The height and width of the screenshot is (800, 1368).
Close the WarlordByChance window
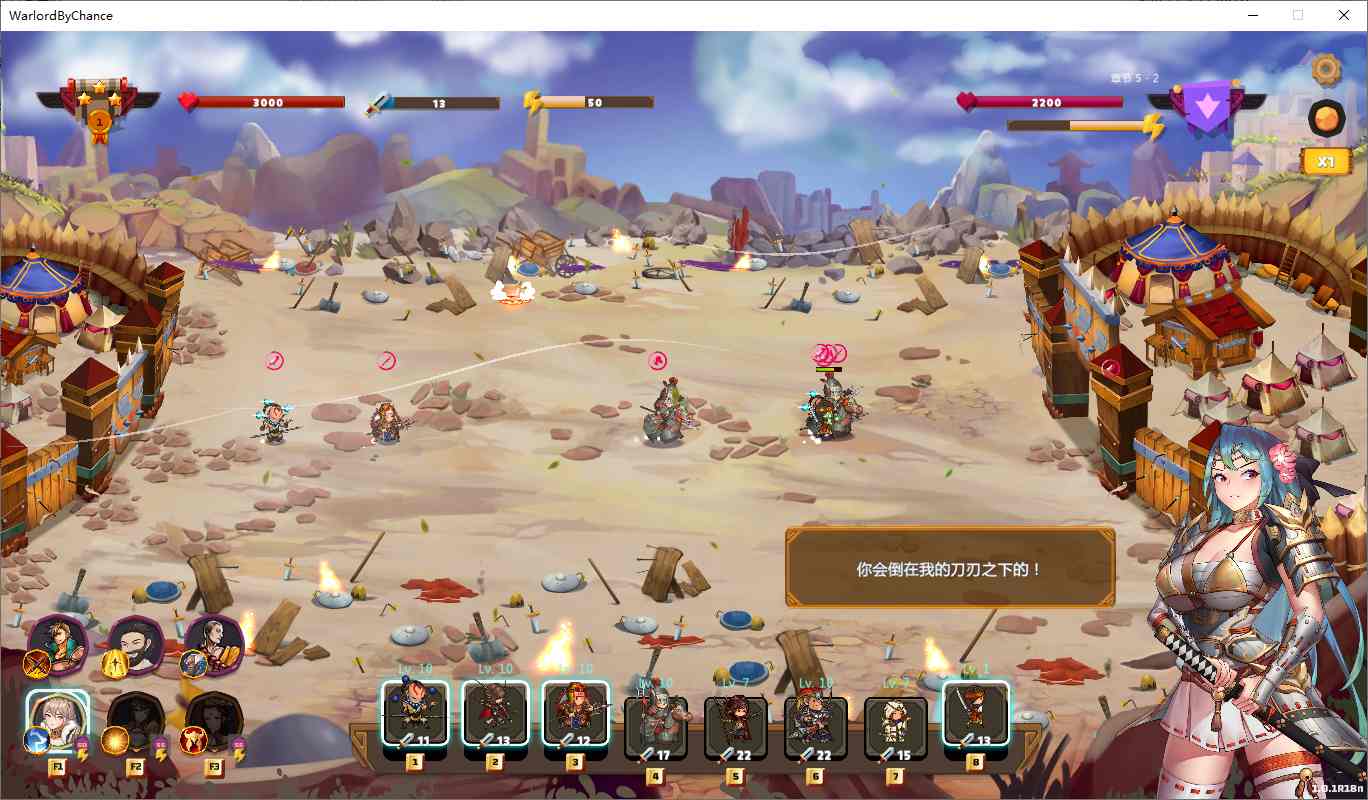coord(1344,15)
